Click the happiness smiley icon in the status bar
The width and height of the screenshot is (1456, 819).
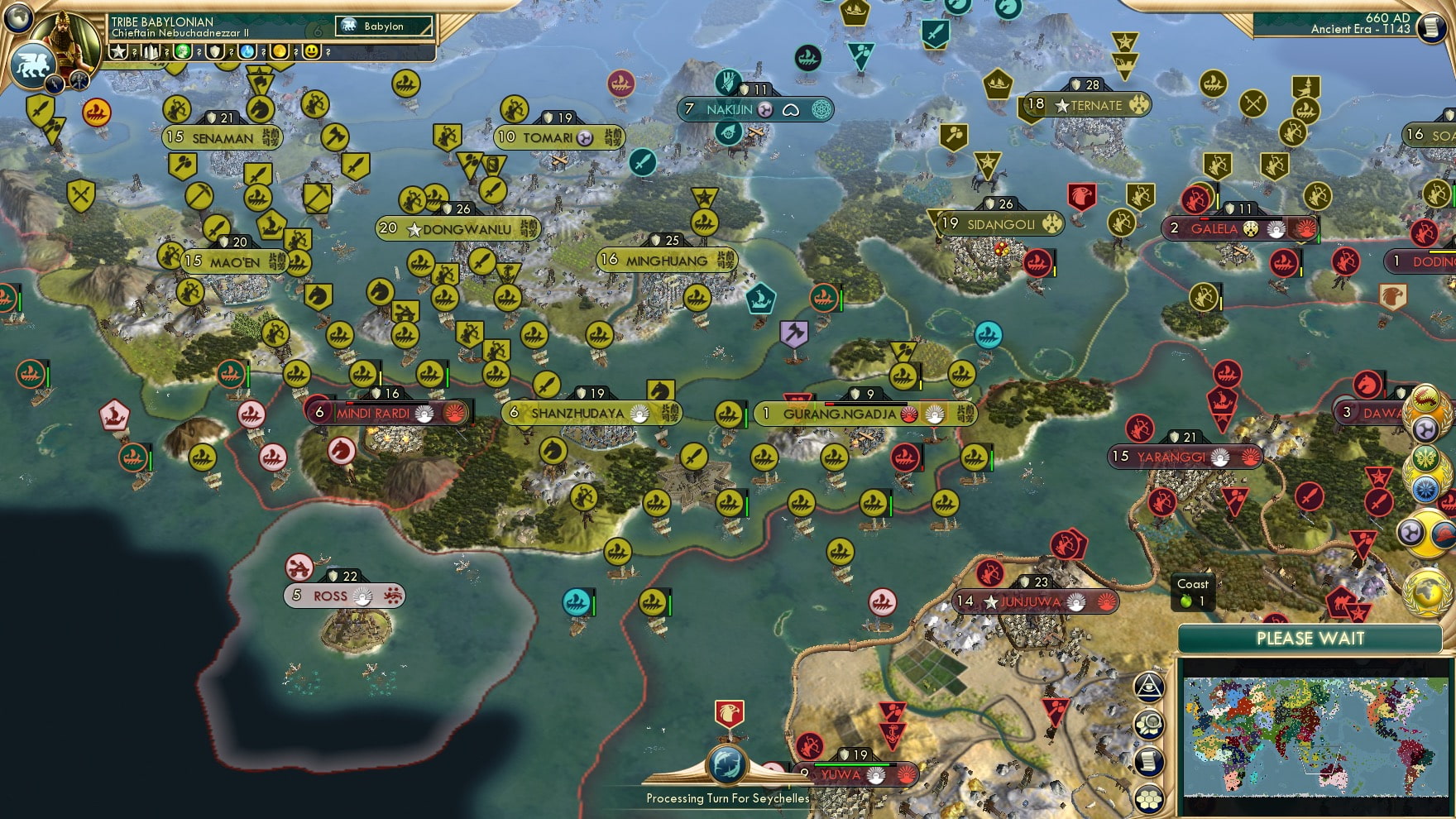click(312, 52)
